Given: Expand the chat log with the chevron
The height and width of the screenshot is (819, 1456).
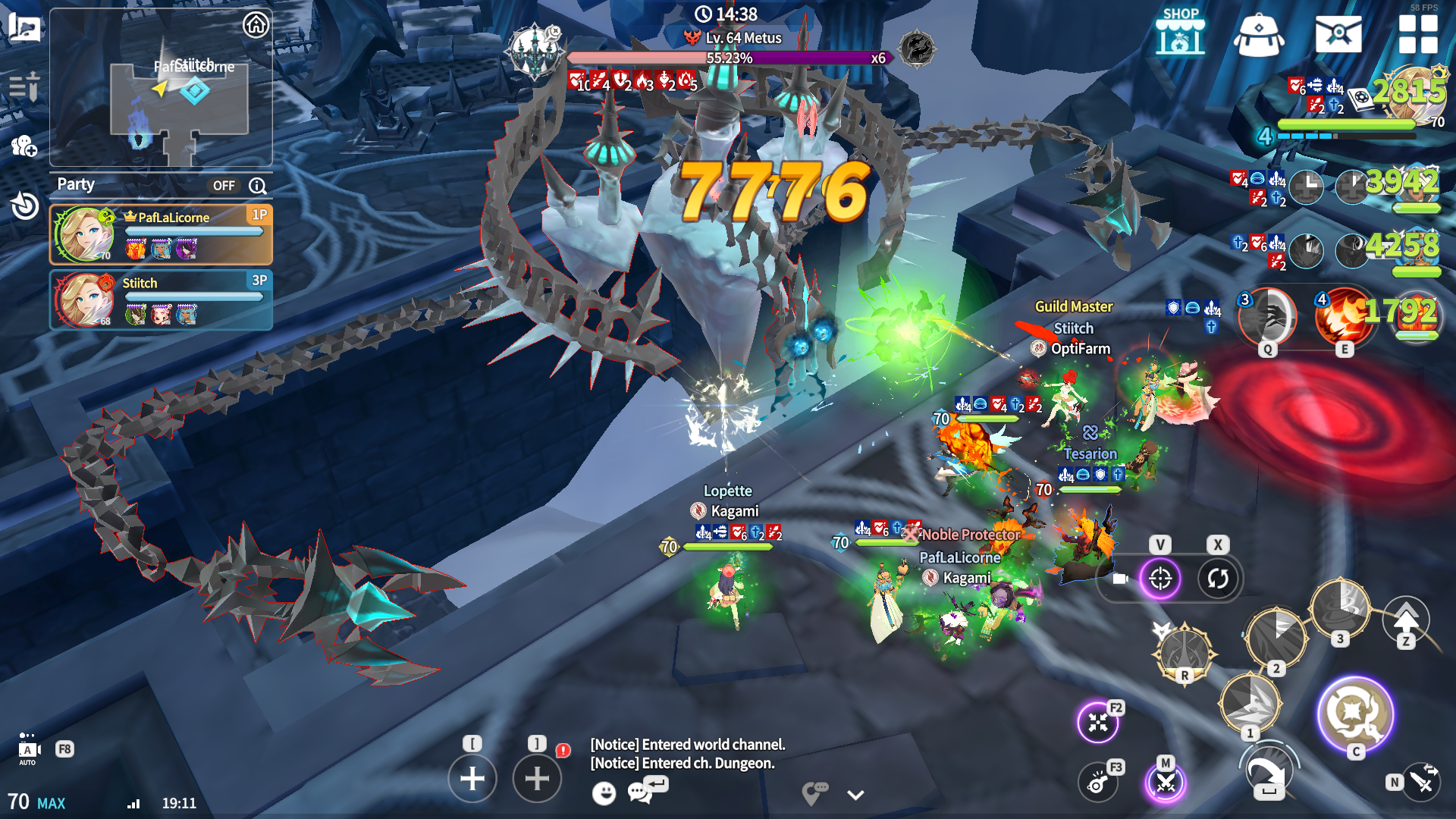Looking at the screenshot, I should tap(855, 795).
